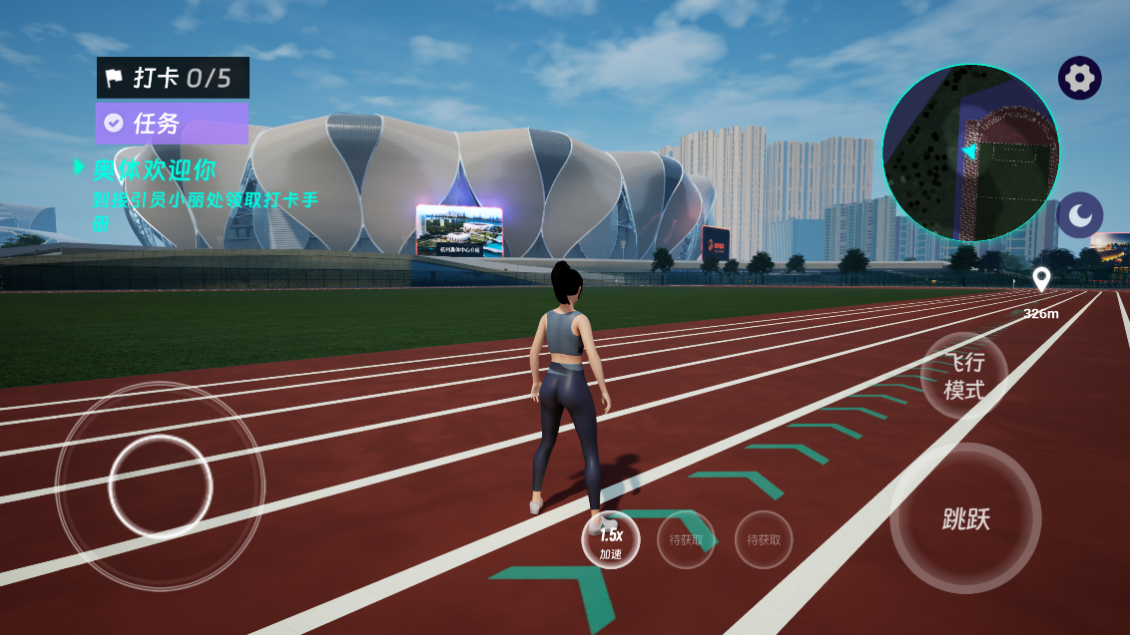Tap the 跳跃 jump button
This screenshot has height=635, width=1130.
965,518
